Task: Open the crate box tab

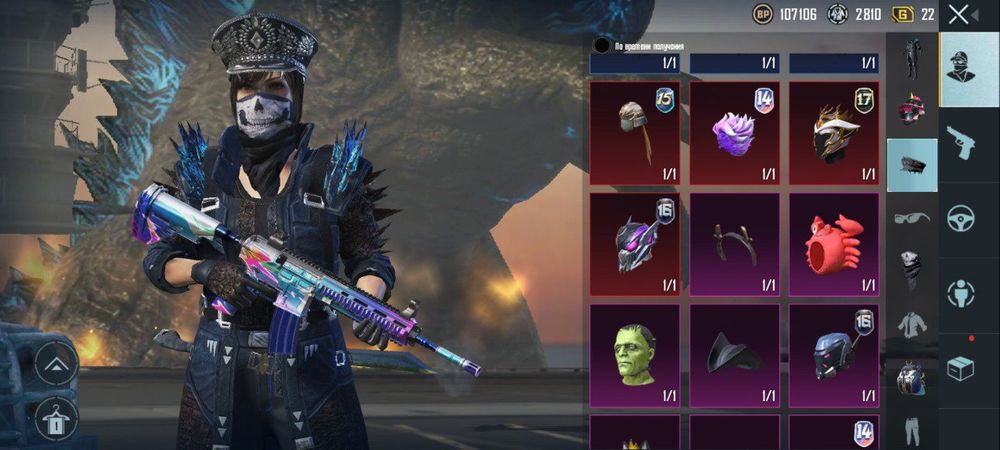Action: 962,369
